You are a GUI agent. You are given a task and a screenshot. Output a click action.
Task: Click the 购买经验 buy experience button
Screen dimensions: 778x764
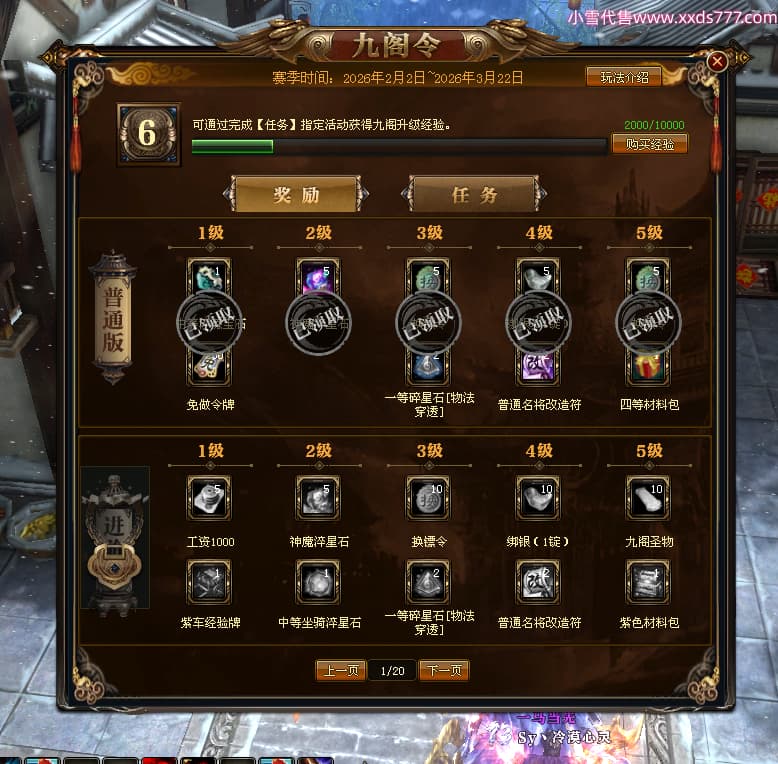tap(649, 144)
